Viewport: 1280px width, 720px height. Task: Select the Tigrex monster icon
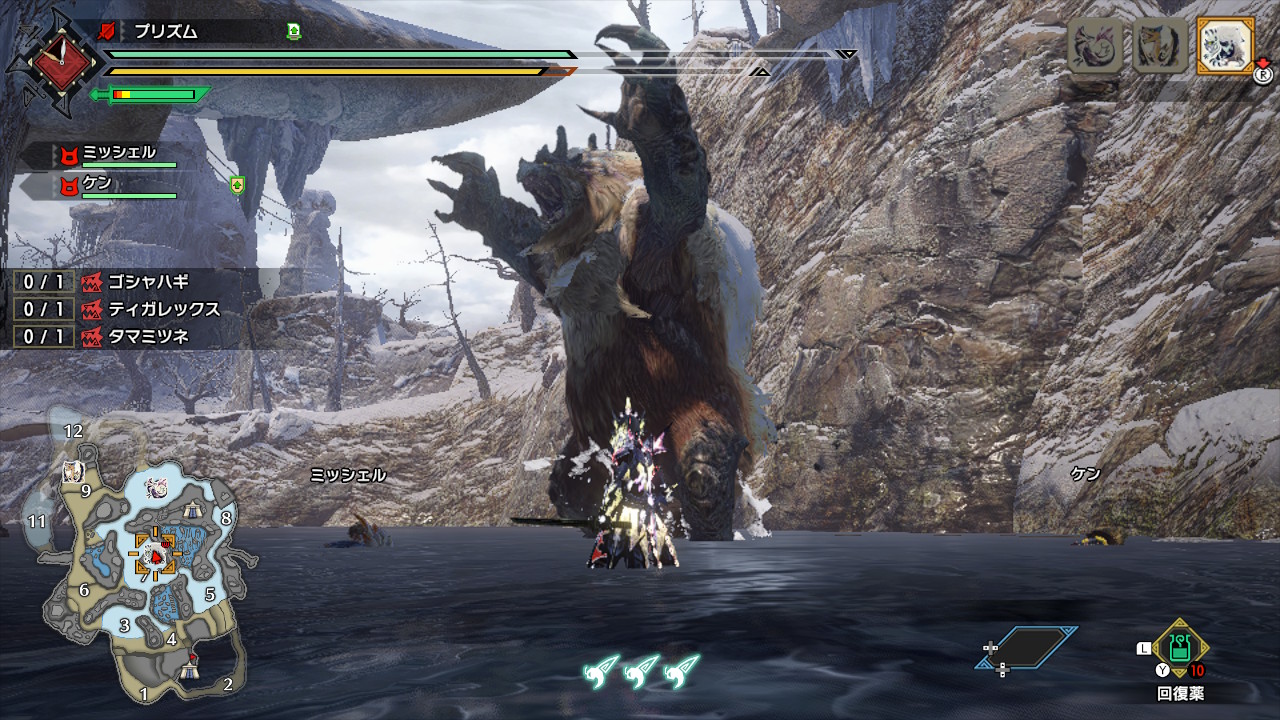coord(1160,45)
